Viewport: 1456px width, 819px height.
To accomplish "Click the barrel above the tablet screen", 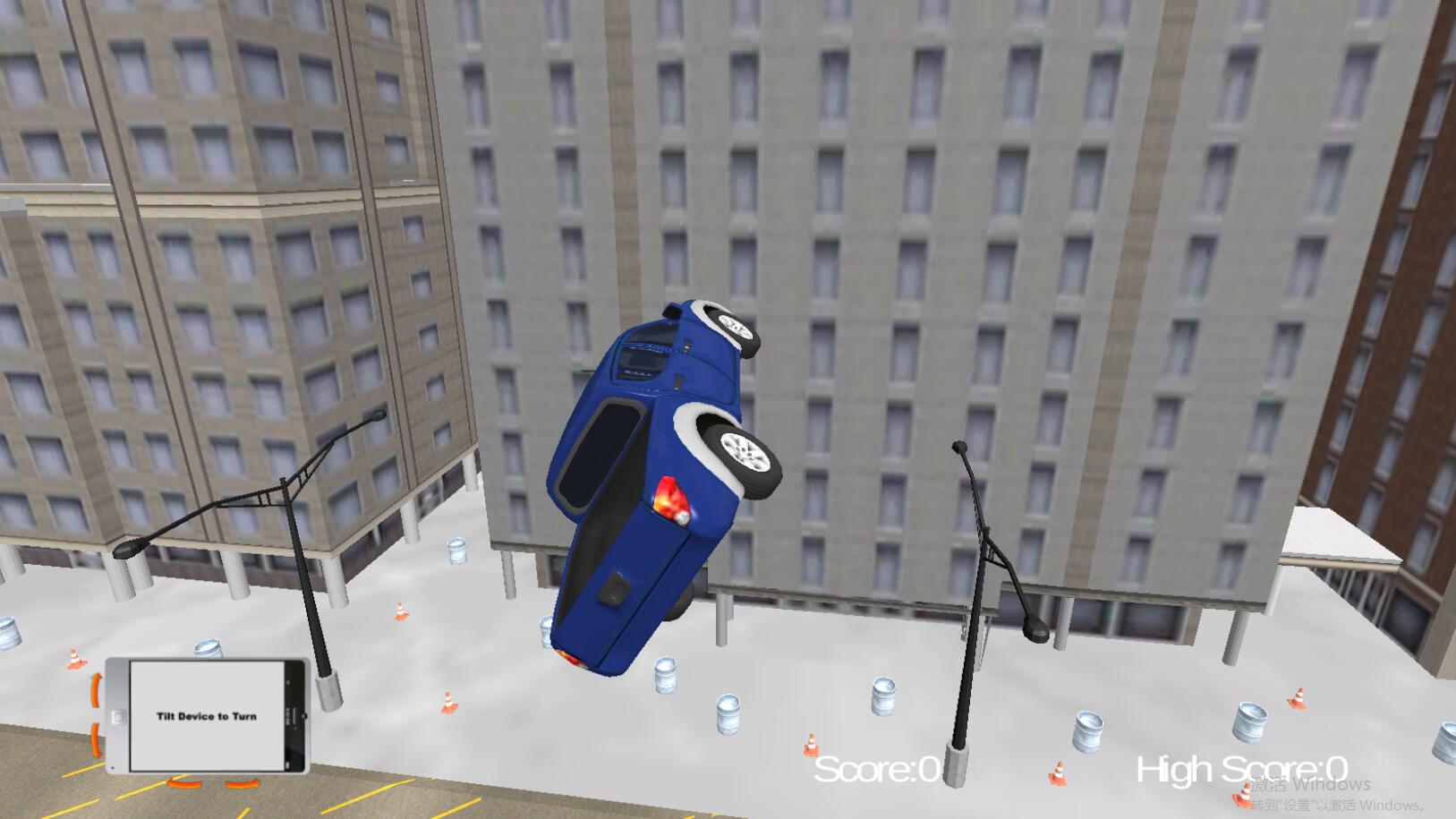I will (208, 647).
